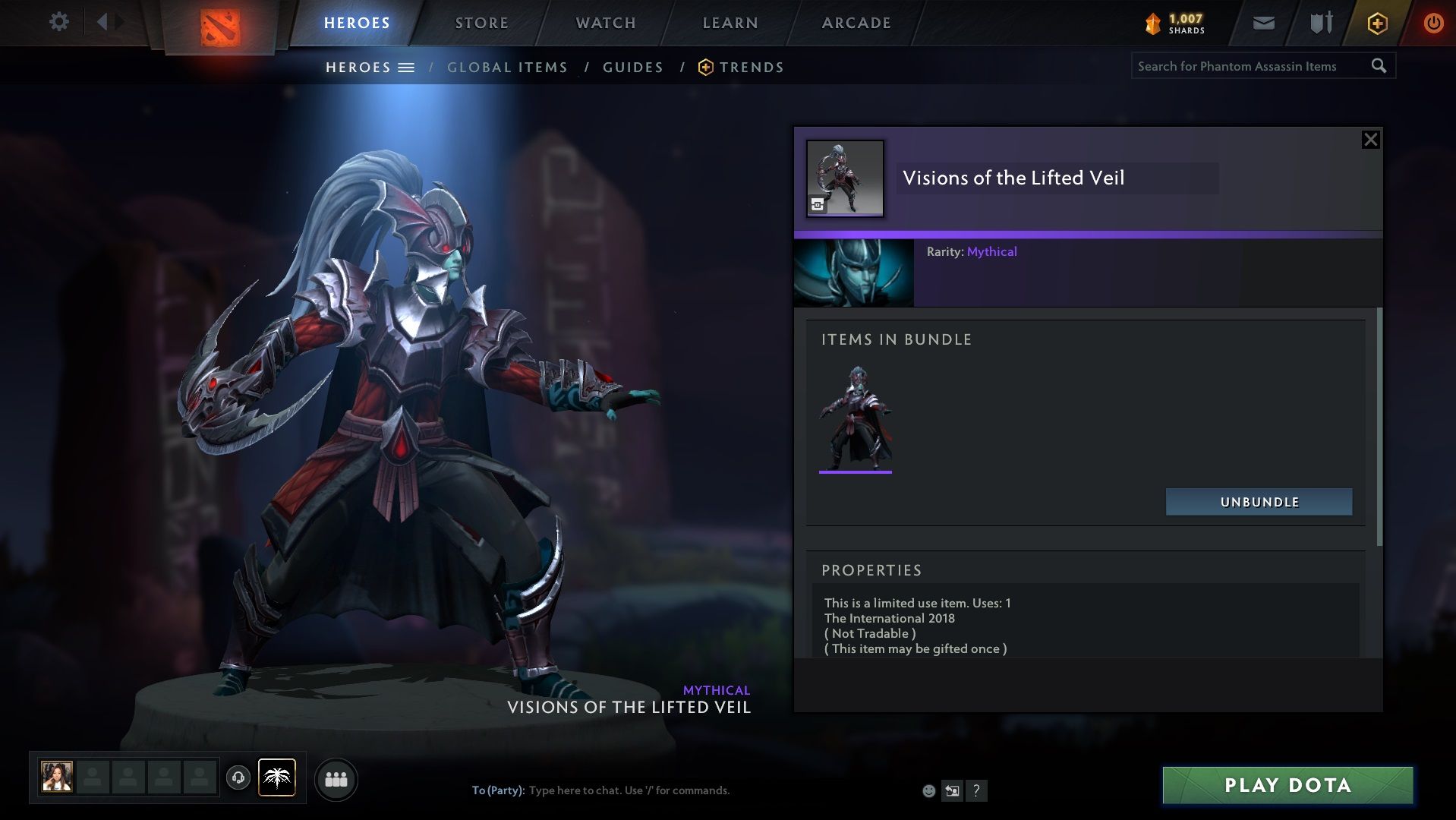The height and width of the screenshot is (820, 1456).
Task: Open the Arcade tab
Action: [856, 23]
